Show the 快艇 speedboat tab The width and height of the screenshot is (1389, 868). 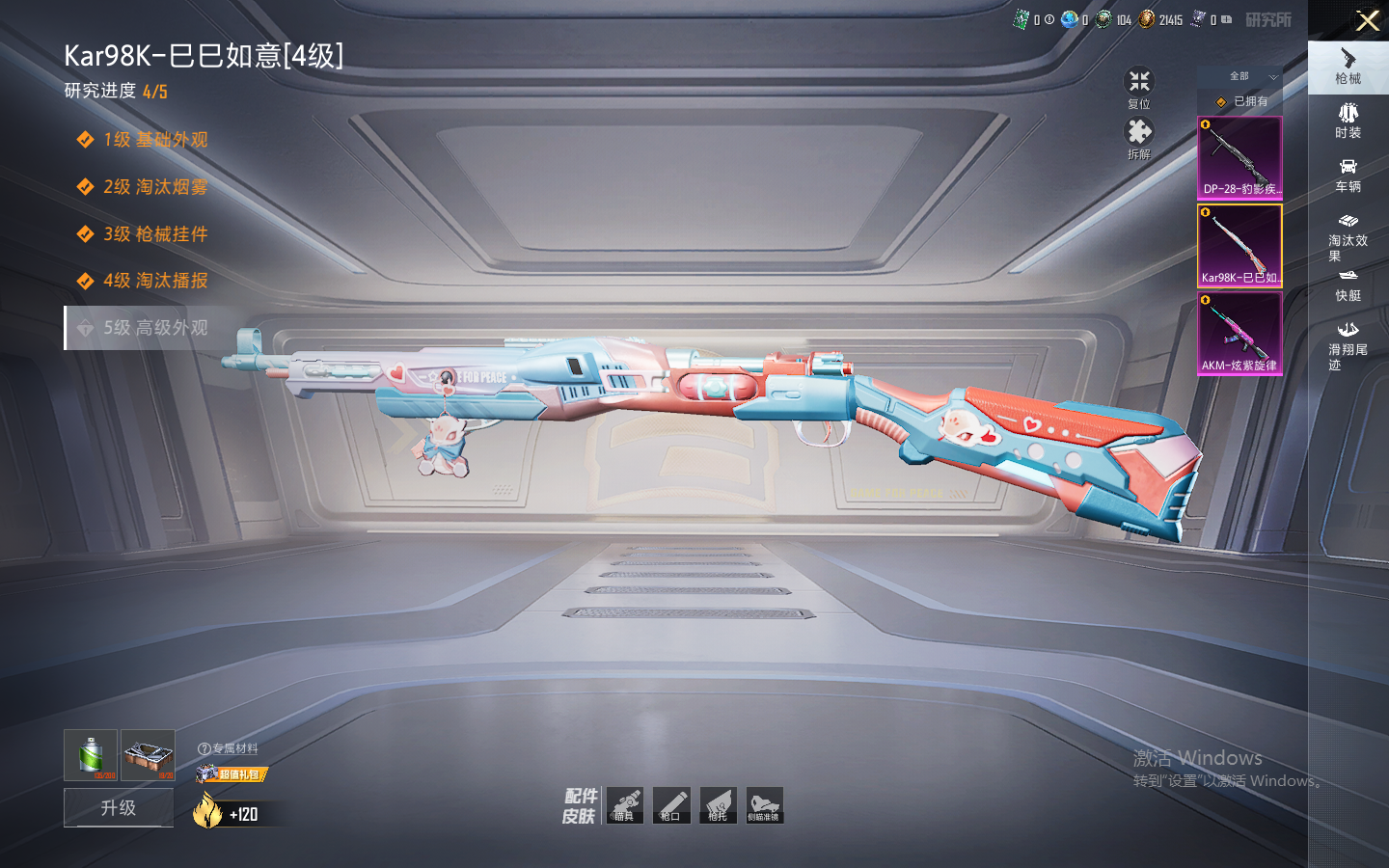click(1348, 285)
